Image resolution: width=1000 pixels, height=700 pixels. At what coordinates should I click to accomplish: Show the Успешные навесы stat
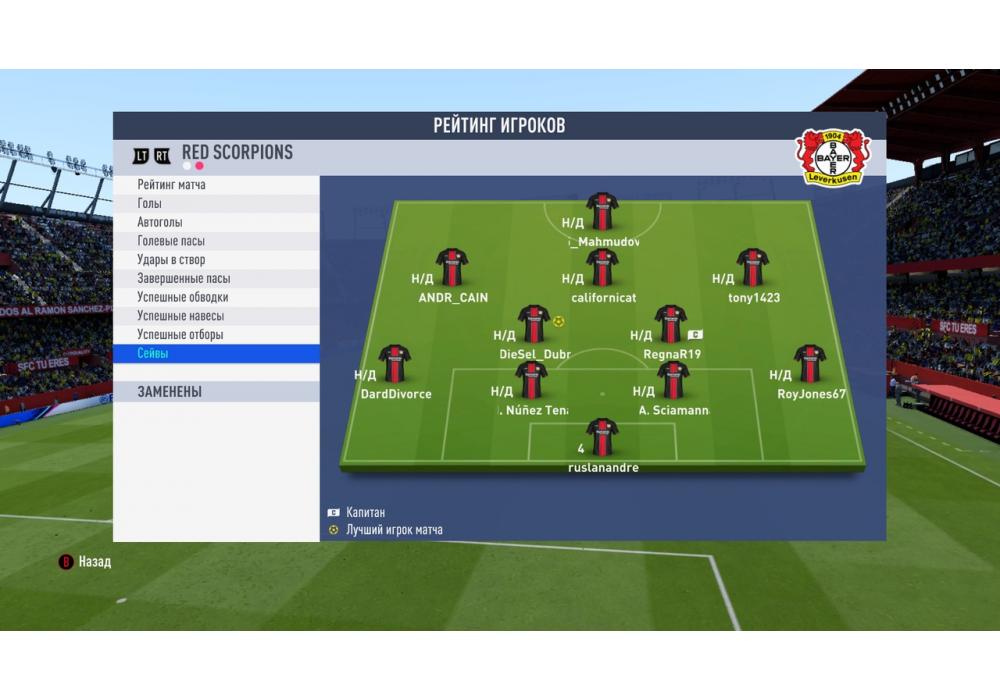(x=216, y=316)
